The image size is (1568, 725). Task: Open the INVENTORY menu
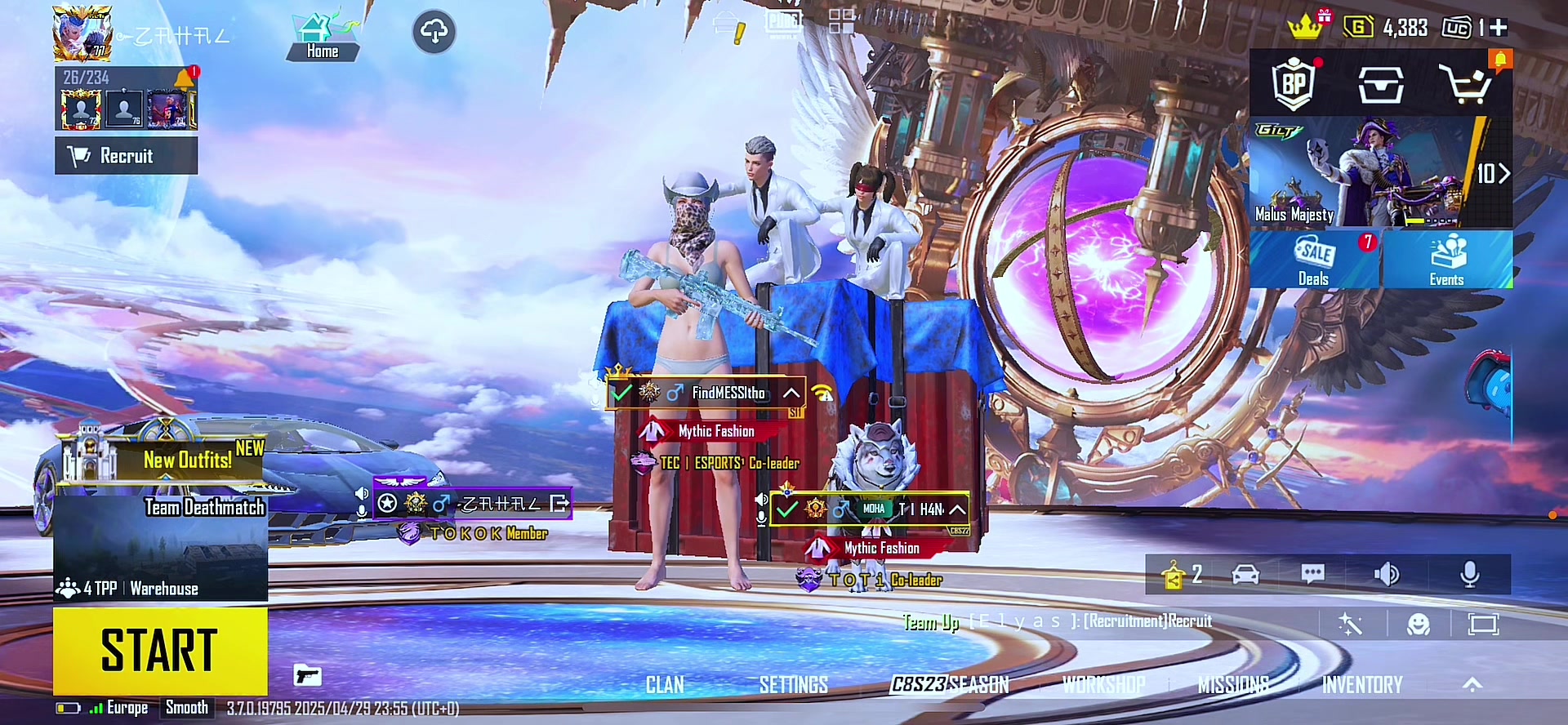click(1362, 685)
